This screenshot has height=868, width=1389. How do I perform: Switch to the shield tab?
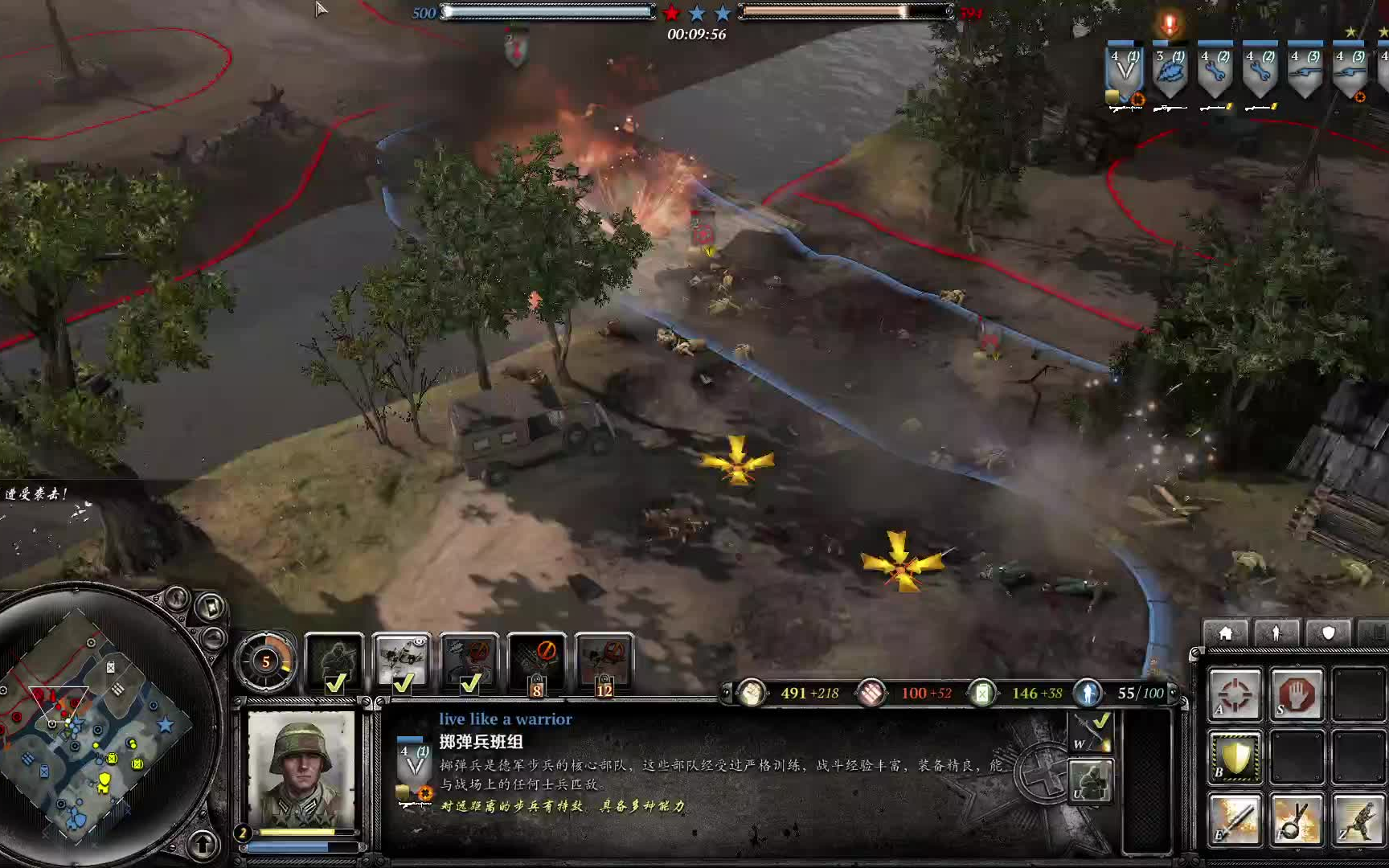(x=1328, y=633)
